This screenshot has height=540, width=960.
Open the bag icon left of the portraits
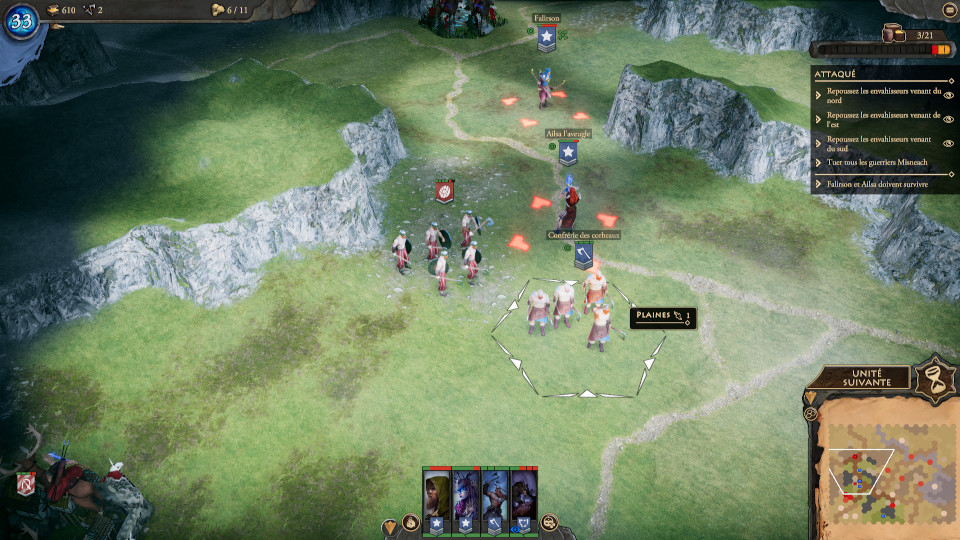[x=409, y=522]
